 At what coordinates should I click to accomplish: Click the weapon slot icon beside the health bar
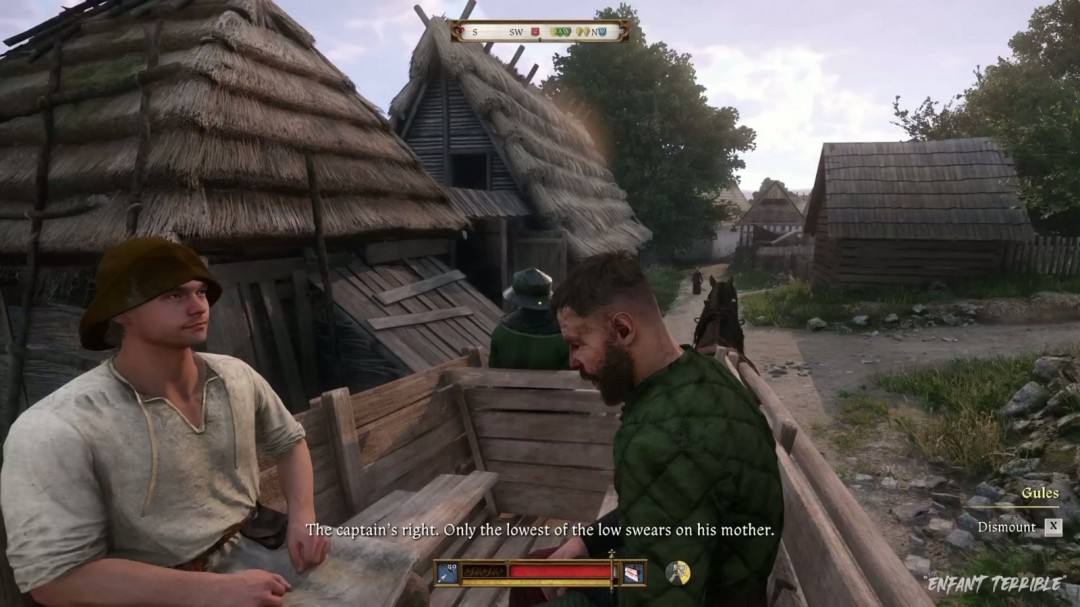[447, 572]
